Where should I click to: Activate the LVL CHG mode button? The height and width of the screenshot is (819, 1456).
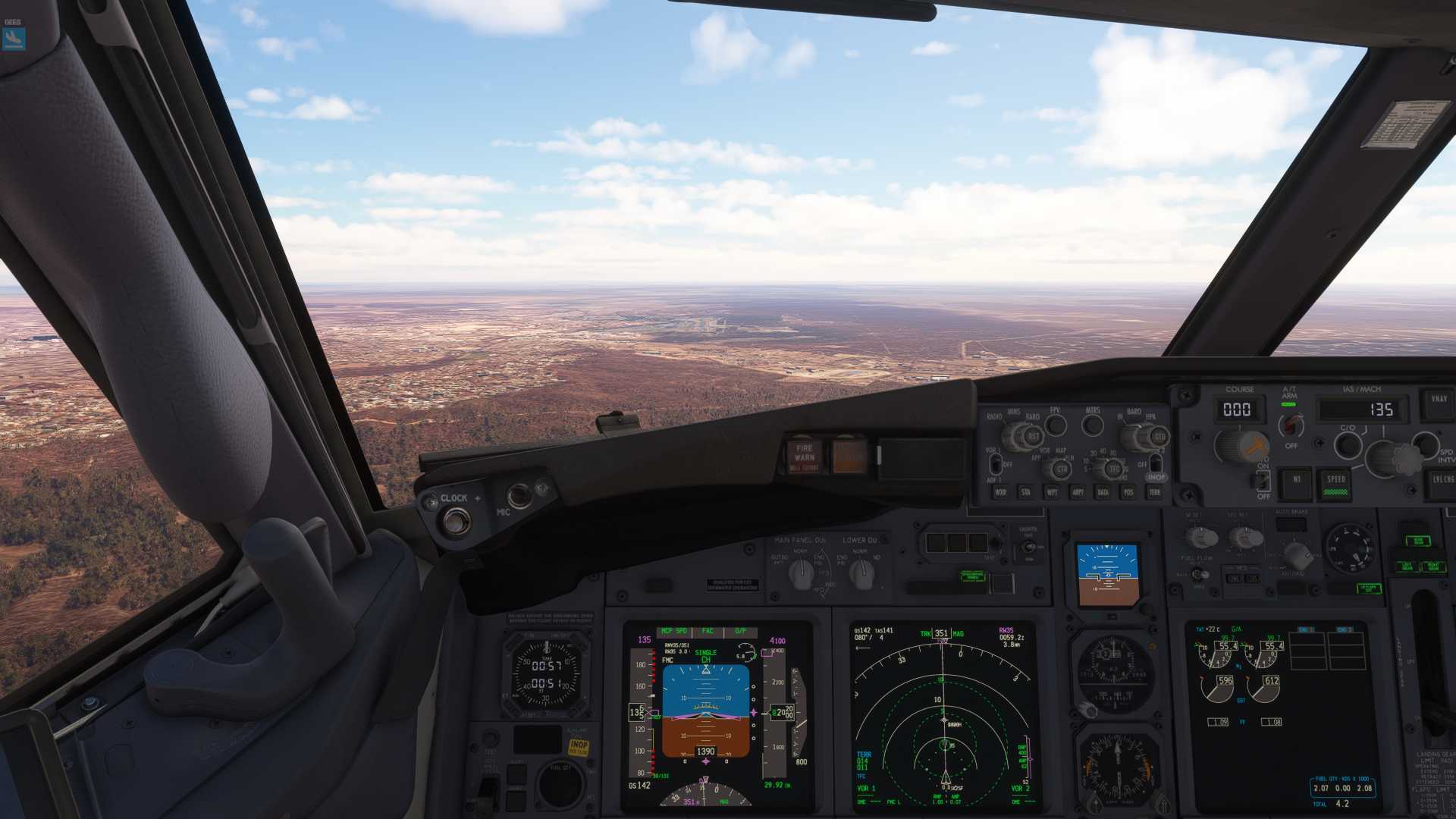click(x=1442, y=482)
